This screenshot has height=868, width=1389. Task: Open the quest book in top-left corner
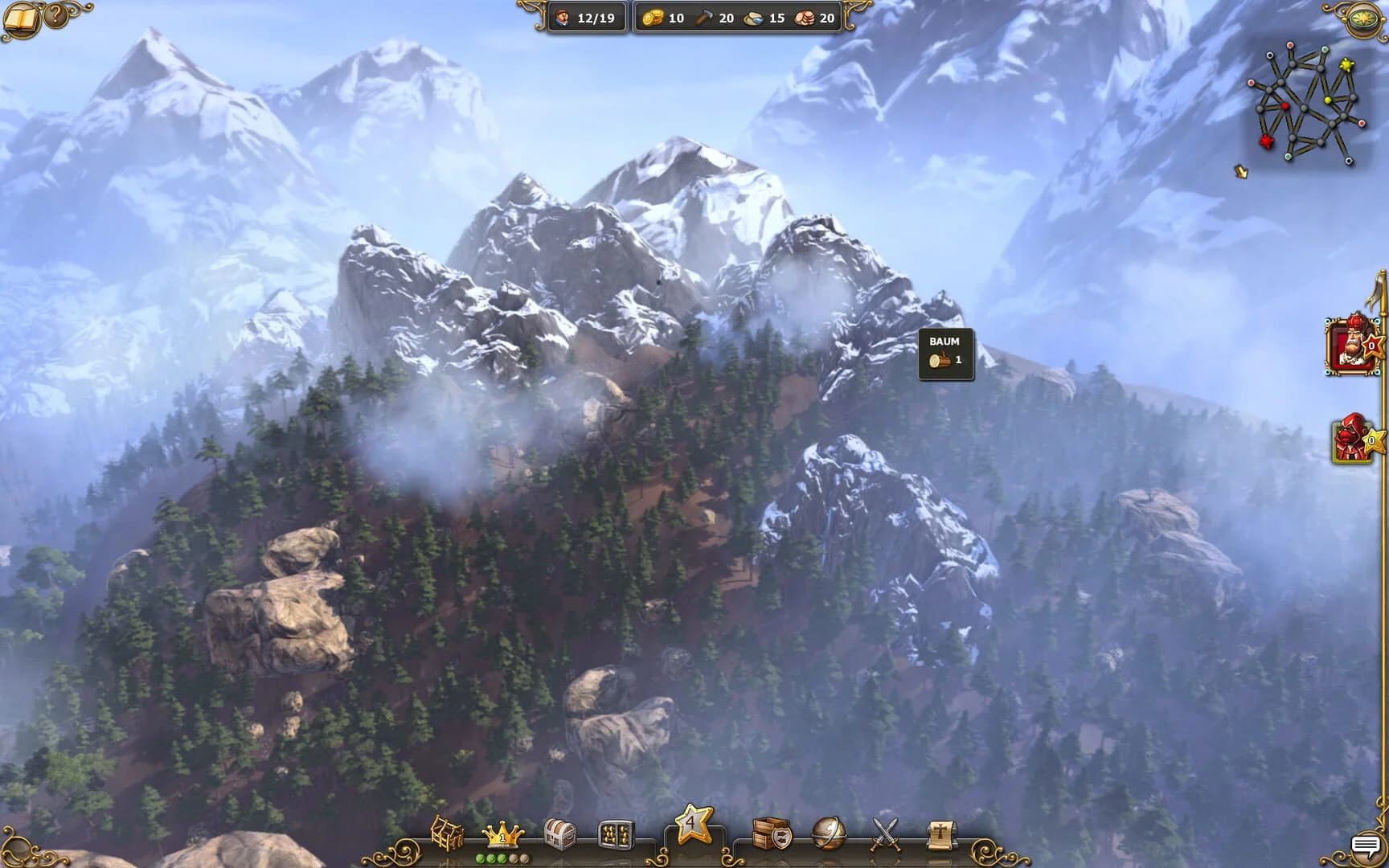click(x=23, y=18)
